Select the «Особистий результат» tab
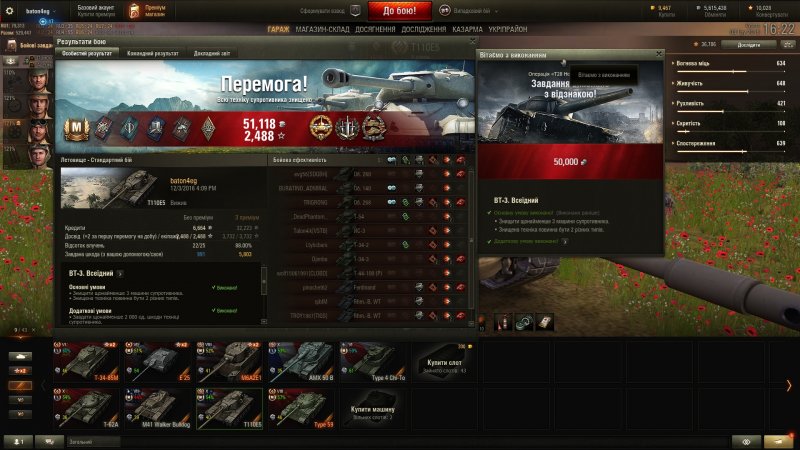 click(x=88, y=53)
